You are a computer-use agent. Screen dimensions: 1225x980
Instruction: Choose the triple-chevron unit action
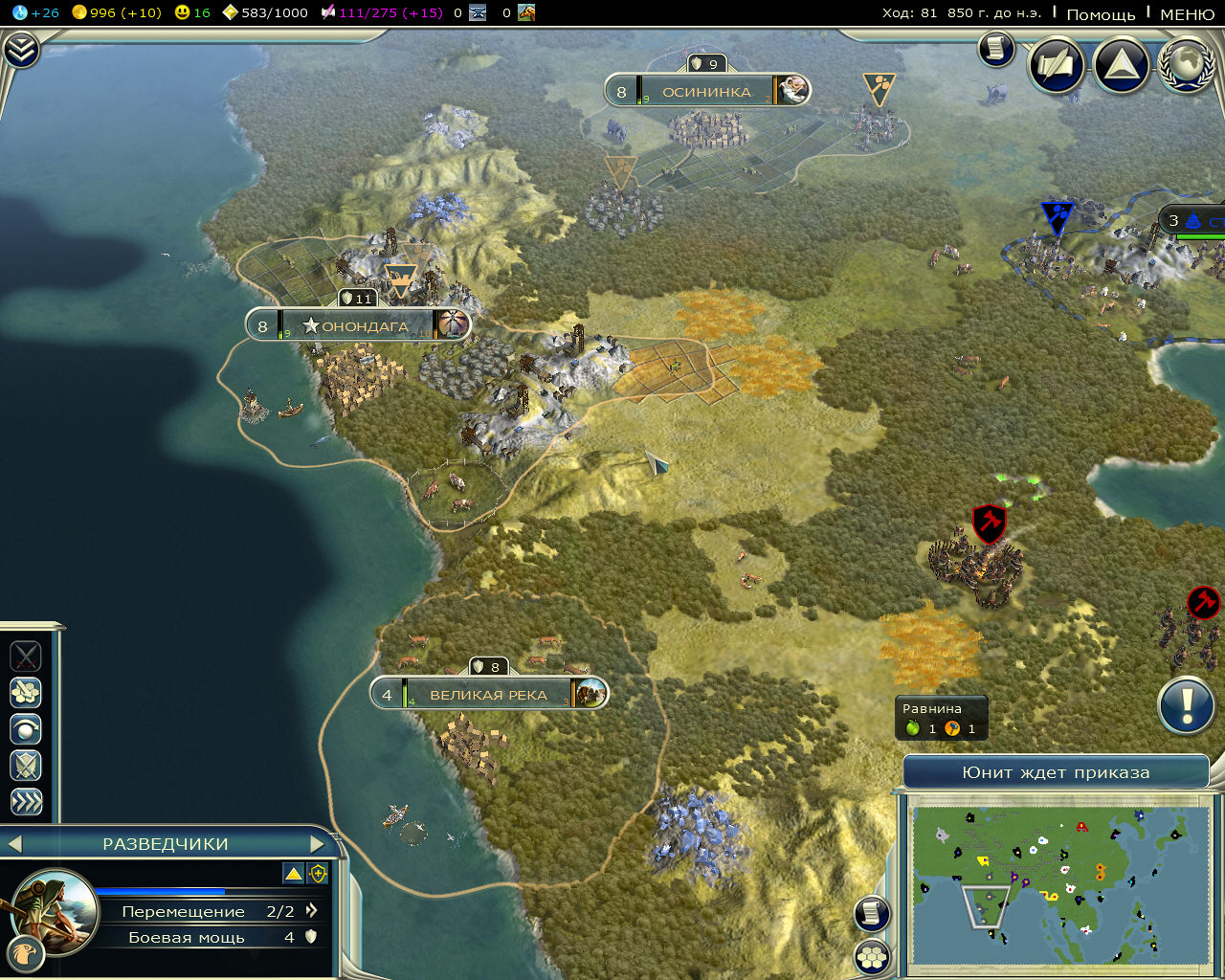(x=26, y=802)
